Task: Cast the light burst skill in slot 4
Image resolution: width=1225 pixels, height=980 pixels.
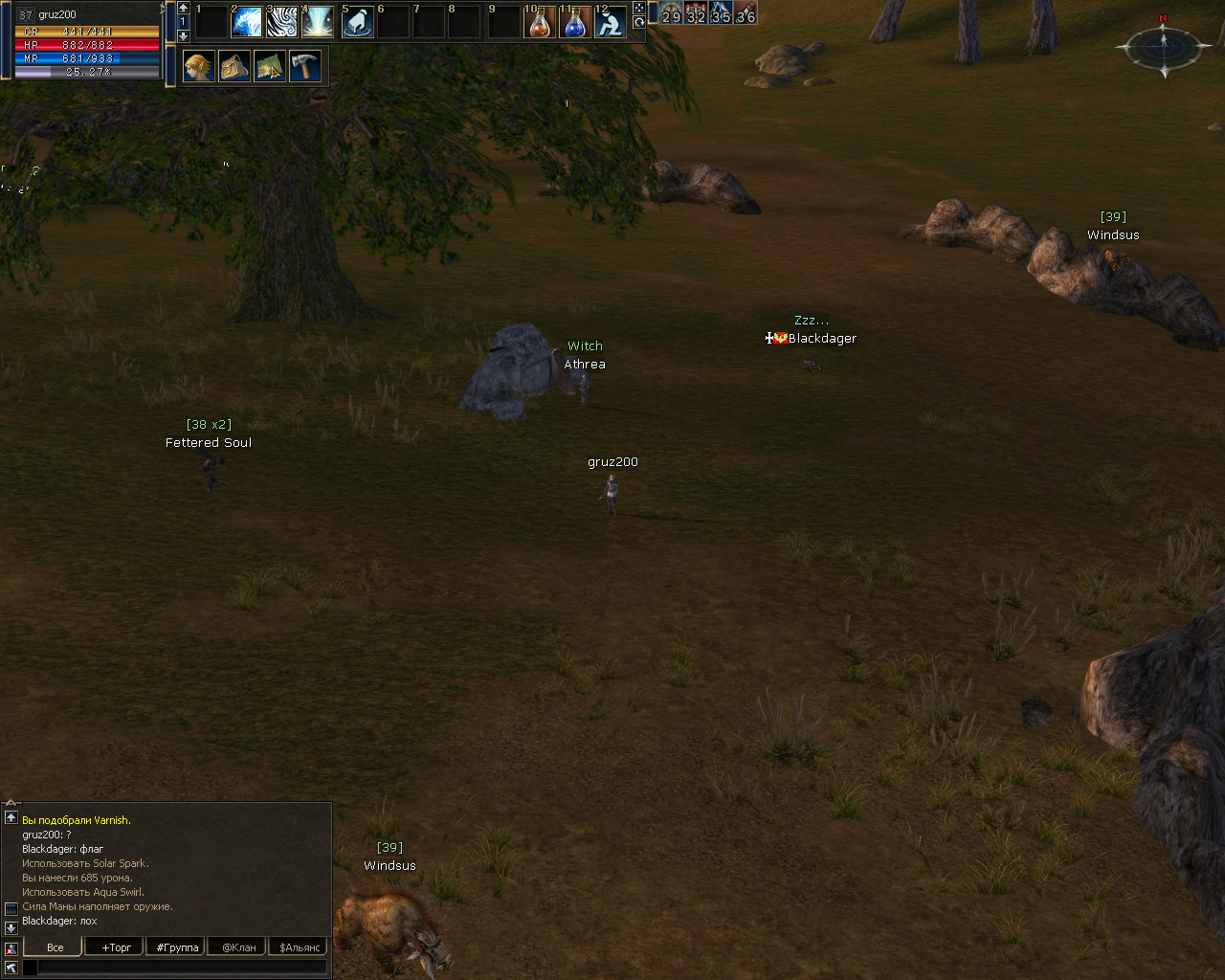Action: point(318,22)
